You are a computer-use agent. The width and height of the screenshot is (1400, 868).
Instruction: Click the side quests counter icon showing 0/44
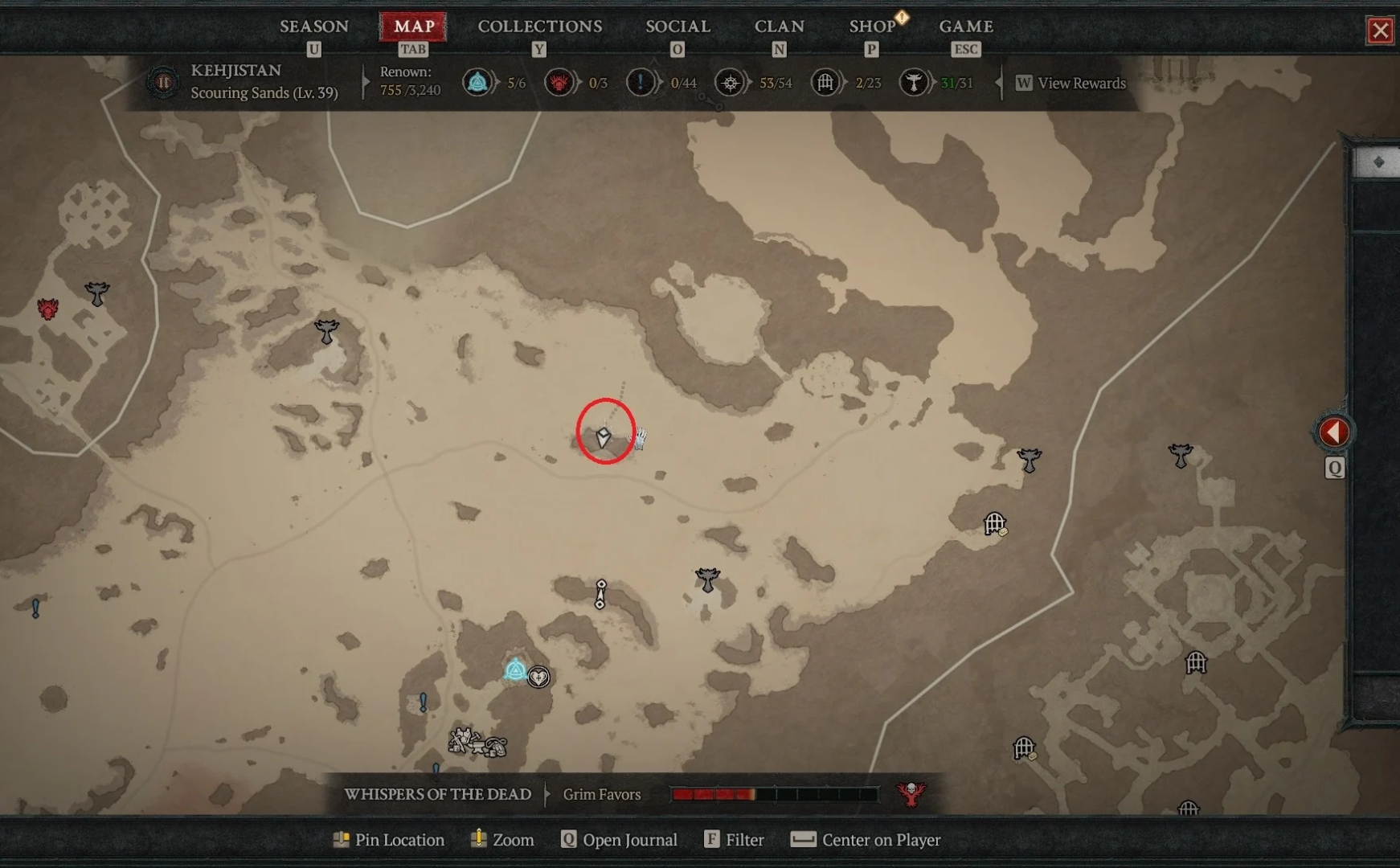(x=641, y=81)
